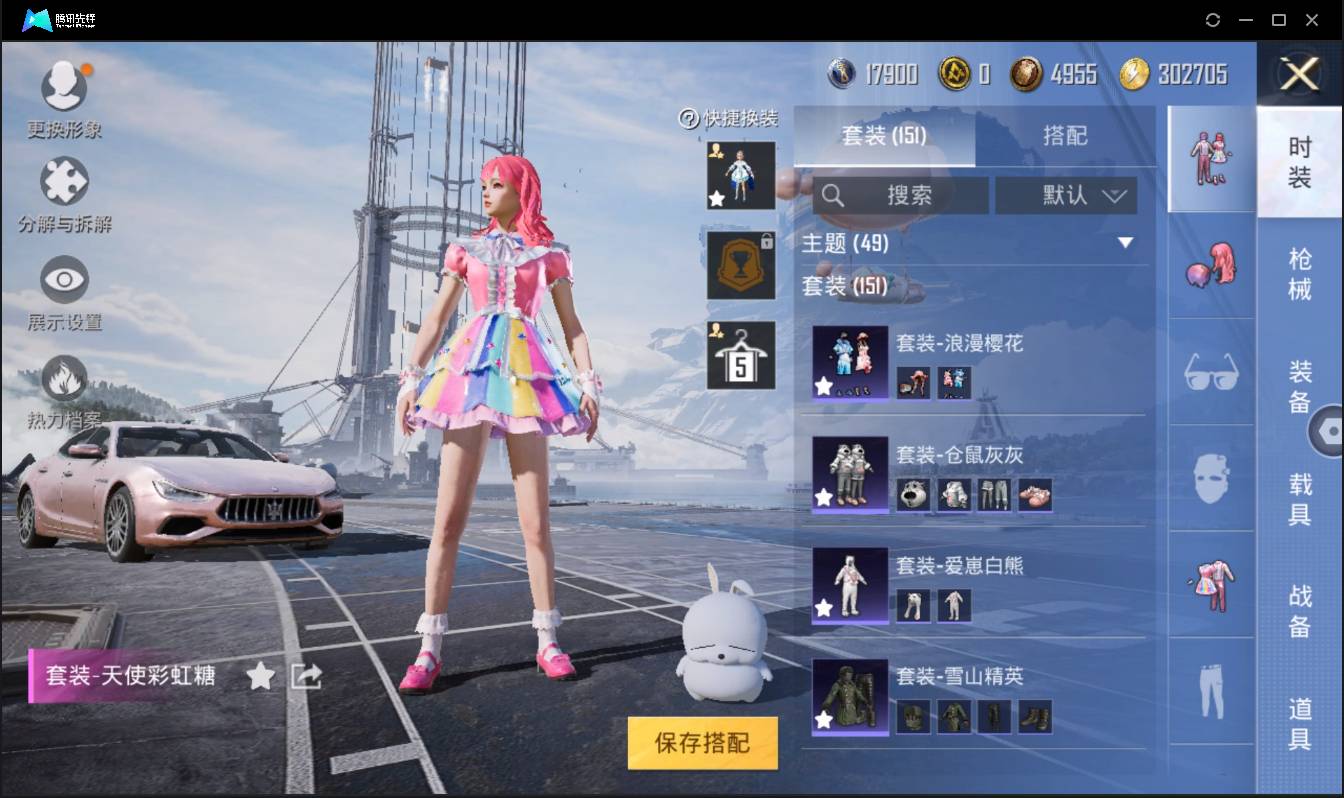The height and width of the screenshot is (798, 1344).
Task: Switch to the 枪械 category
Action: tap(1299, 274)
